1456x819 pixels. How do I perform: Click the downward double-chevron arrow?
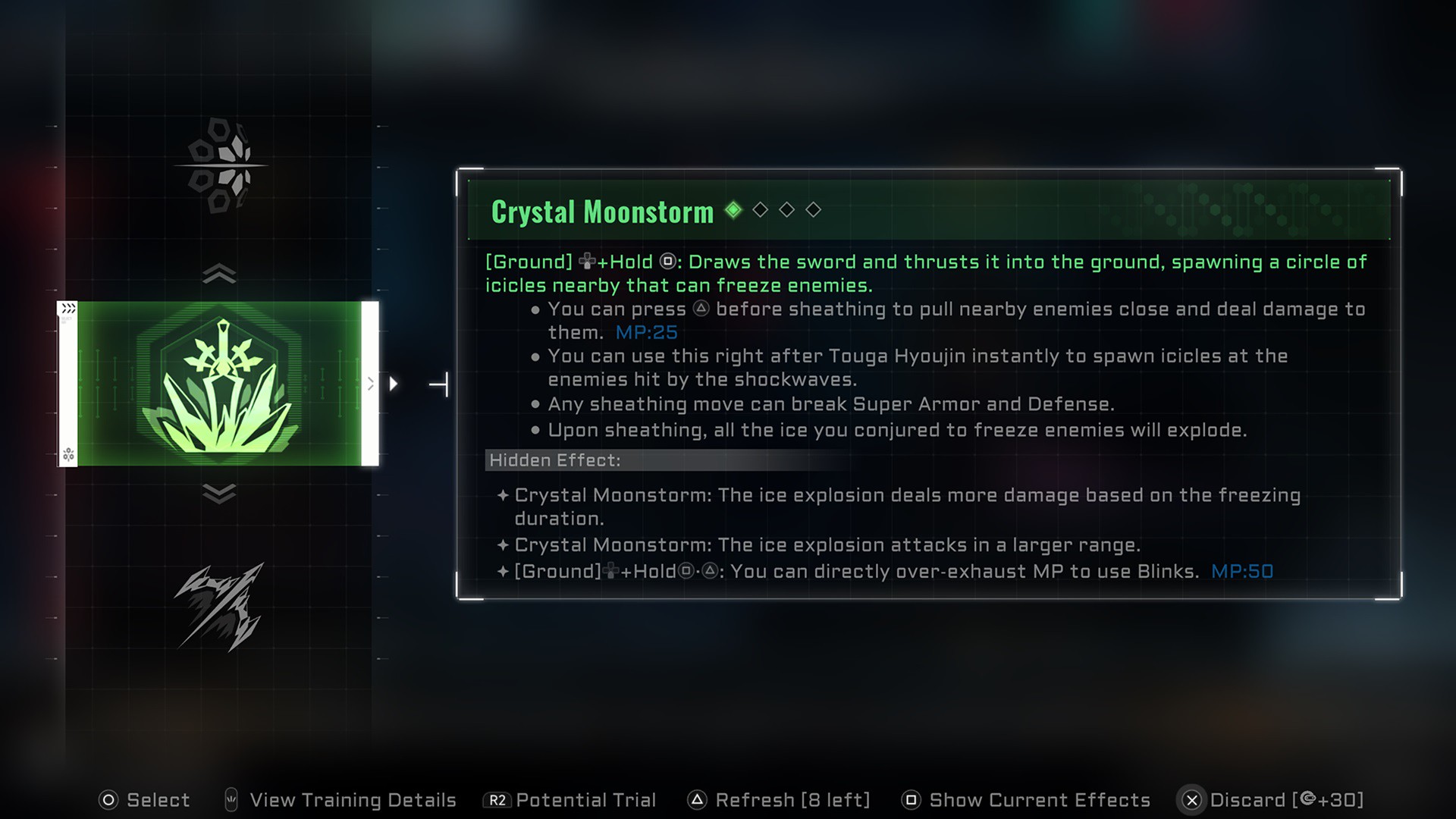[x=219, y=494]
